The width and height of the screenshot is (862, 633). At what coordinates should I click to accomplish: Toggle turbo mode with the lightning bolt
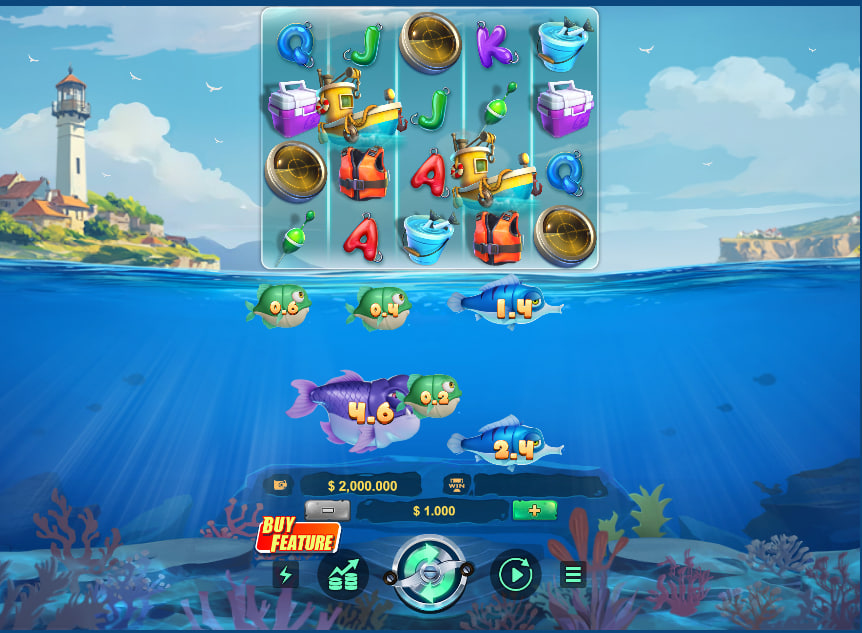pos(286,574)
